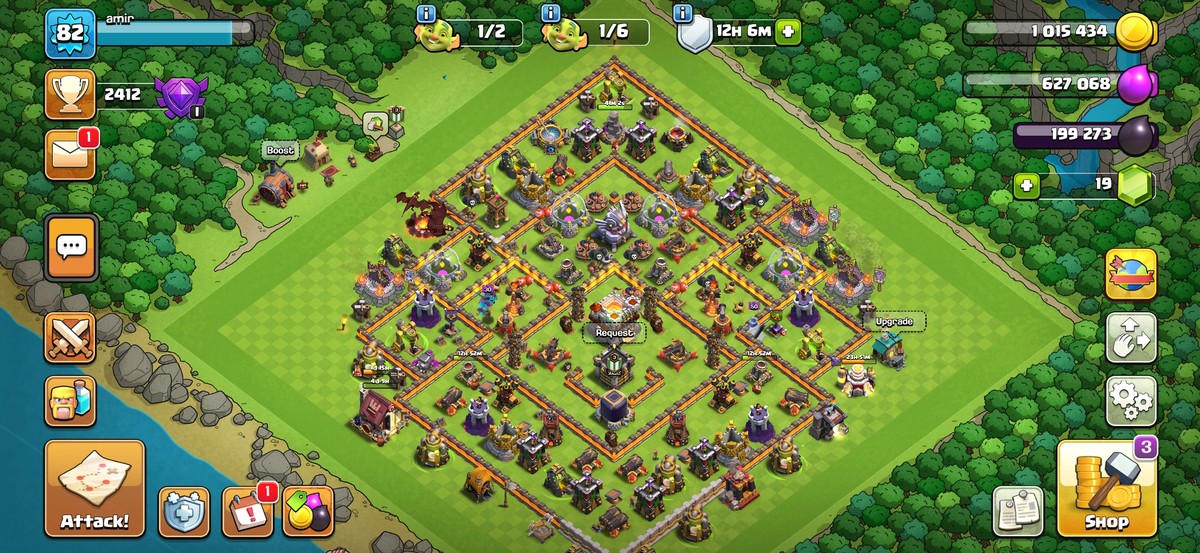Viewport: 1200px width, 553px height.
Task: View the trophy leaderboard icon
Action: [70, 95]
